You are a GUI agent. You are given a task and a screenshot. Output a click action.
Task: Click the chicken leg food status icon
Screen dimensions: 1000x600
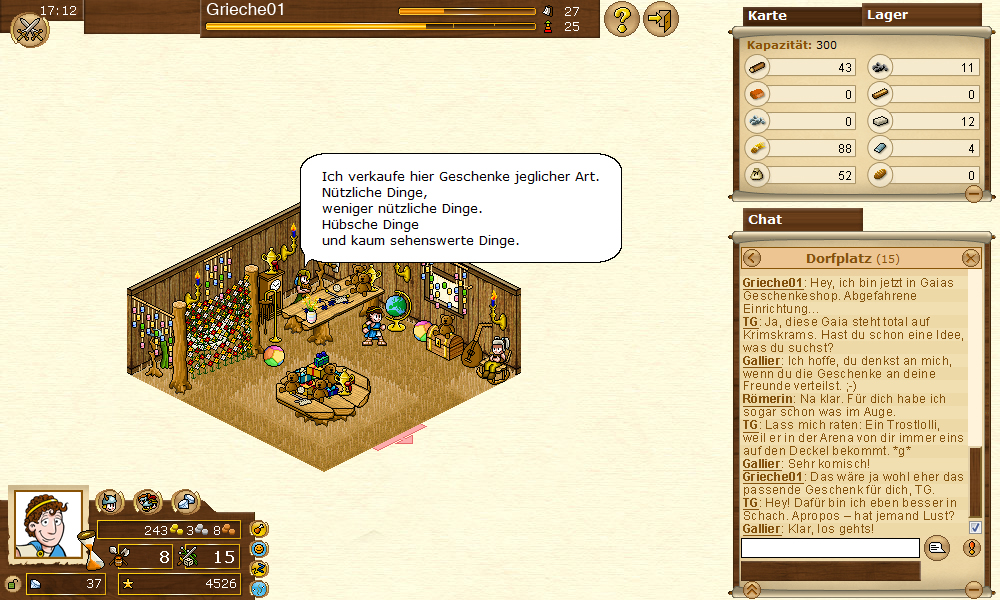(259, 529)
